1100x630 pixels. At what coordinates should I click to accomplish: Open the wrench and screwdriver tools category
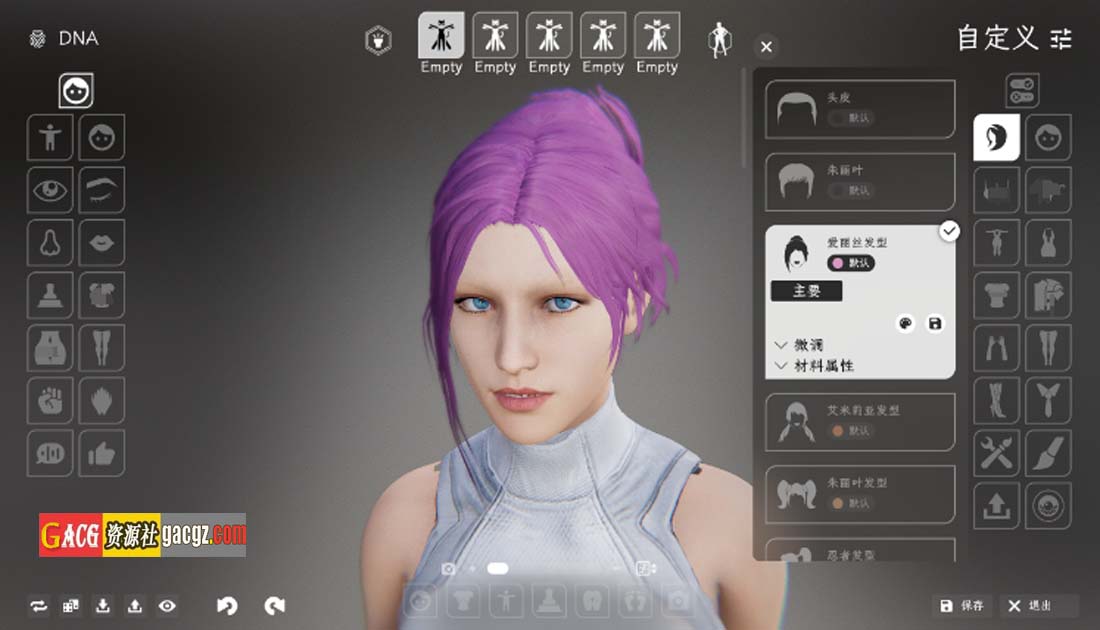click(997, 454)
